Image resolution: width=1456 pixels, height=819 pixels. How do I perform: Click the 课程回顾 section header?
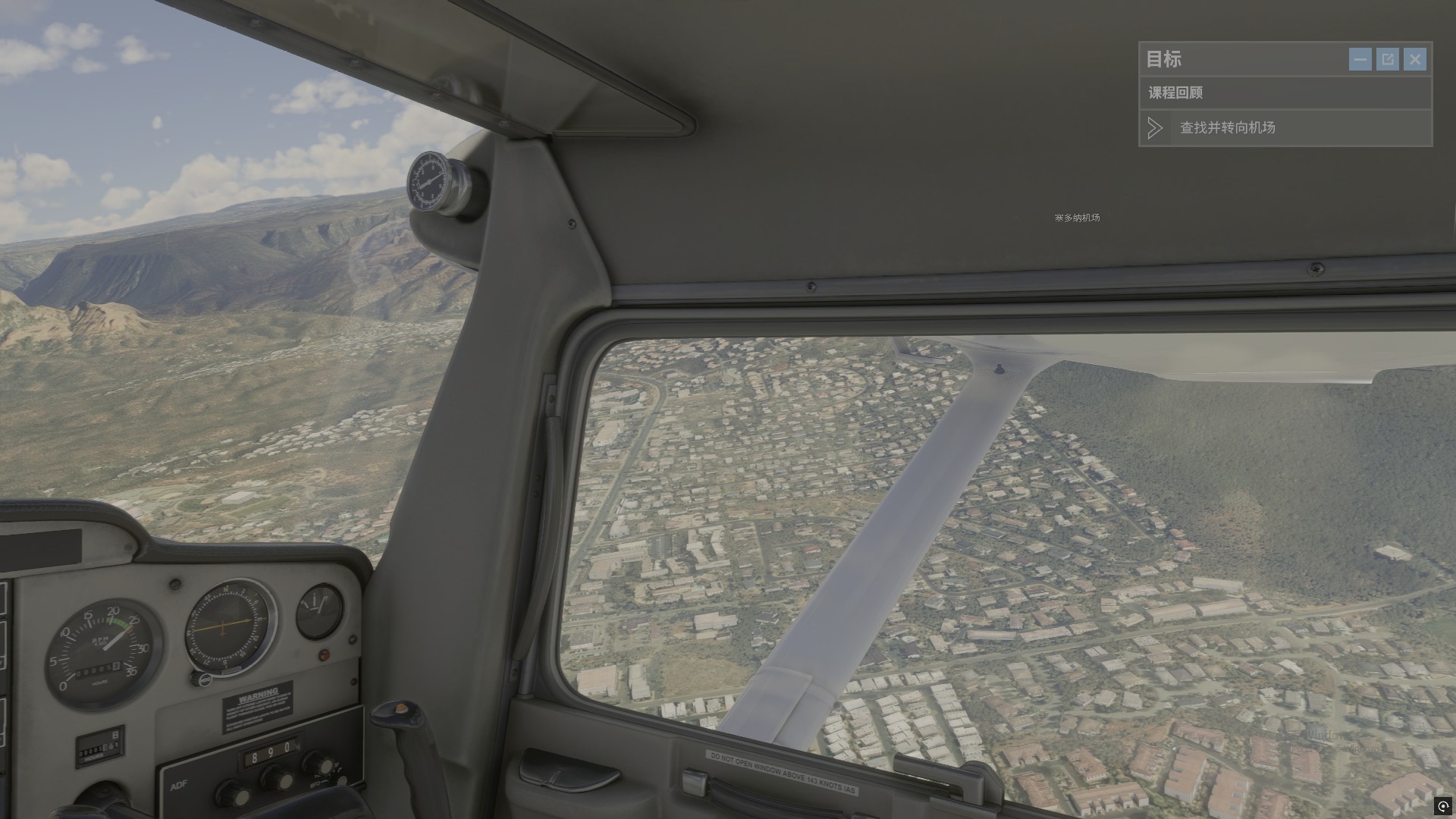[x=1175, y=93]
